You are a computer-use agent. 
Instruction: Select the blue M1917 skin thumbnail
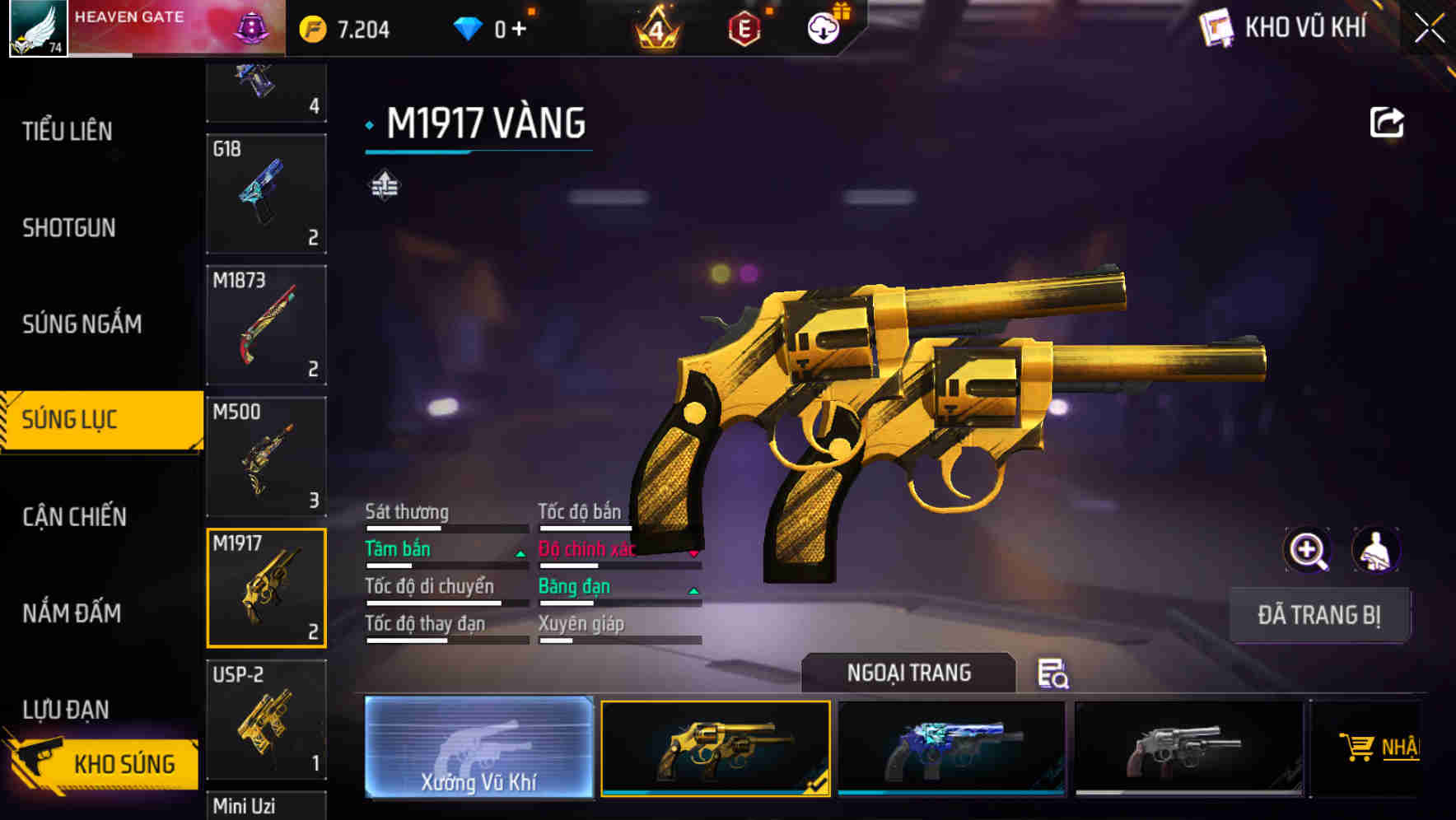[951, 749]
